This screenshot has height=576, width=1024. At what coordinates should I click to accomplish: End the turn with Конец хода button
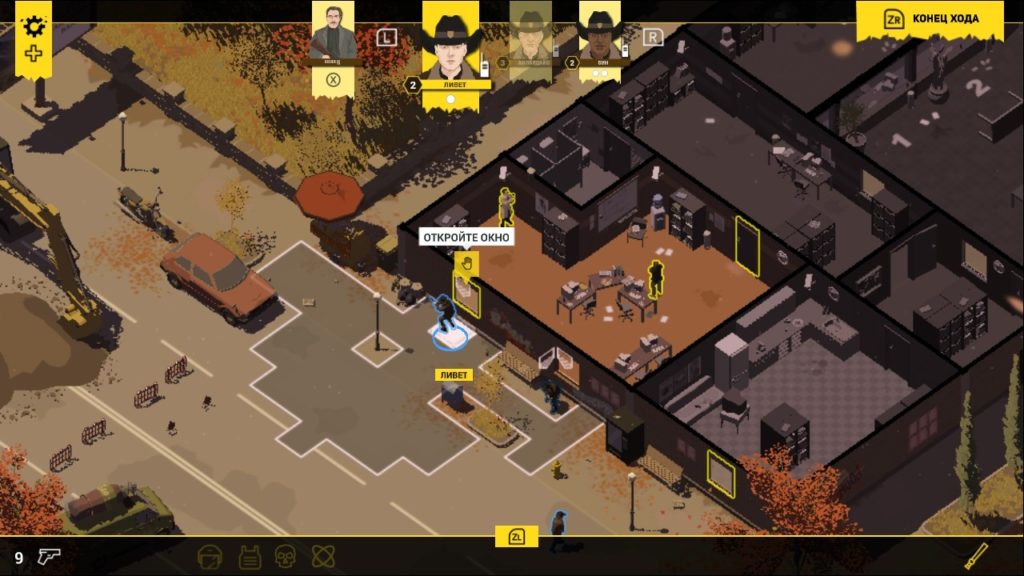pyautogui.click(x=930, y=19)
